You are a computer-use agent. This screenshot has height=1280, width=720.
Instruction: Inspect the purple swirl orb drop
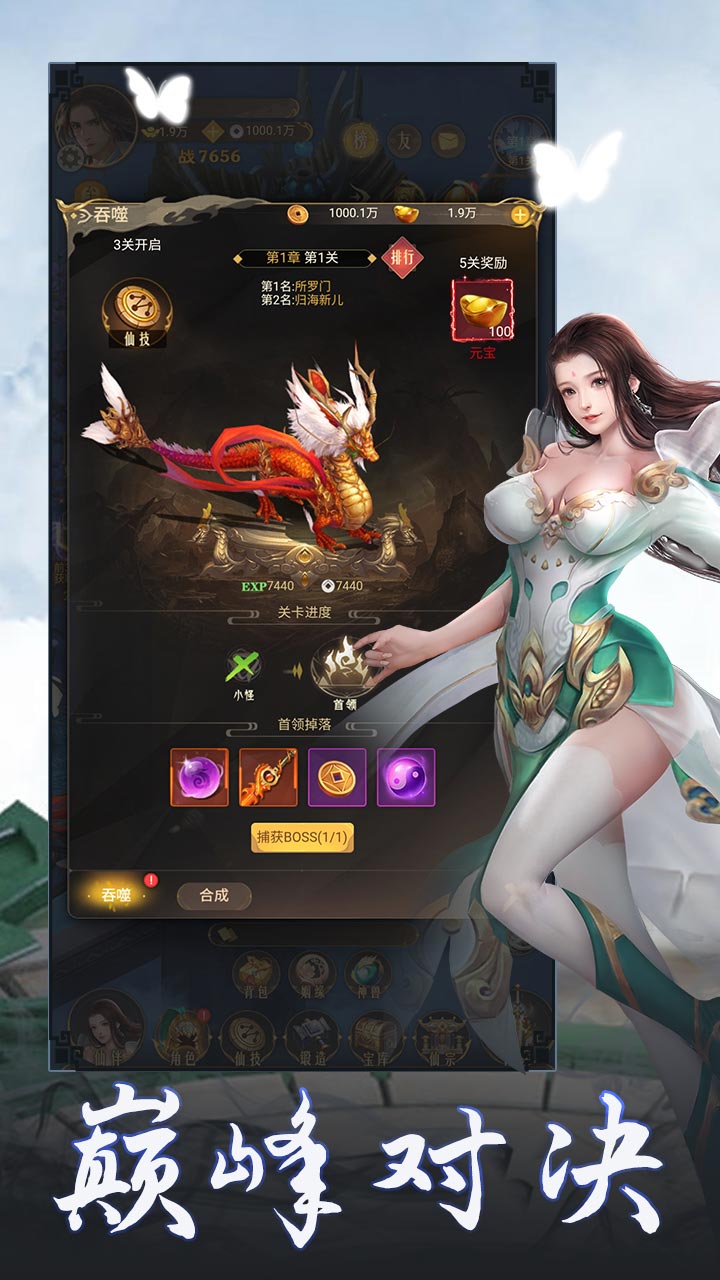199,777
